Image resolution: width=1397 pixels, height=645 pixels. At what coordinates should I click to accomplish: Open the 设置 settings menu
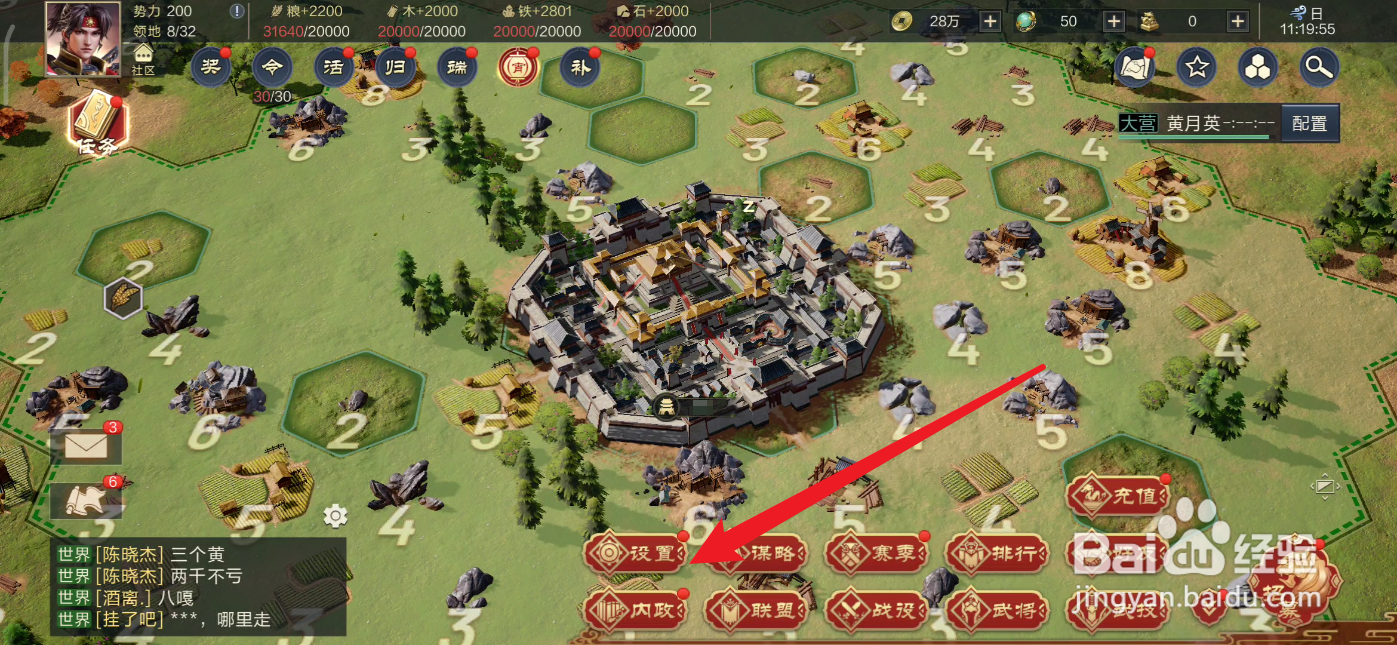point(636,553)
